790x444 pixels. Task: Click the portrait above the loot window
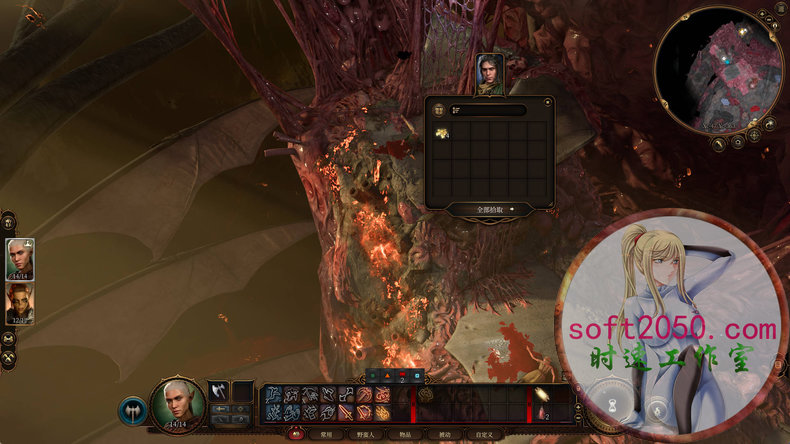(489, 74)
